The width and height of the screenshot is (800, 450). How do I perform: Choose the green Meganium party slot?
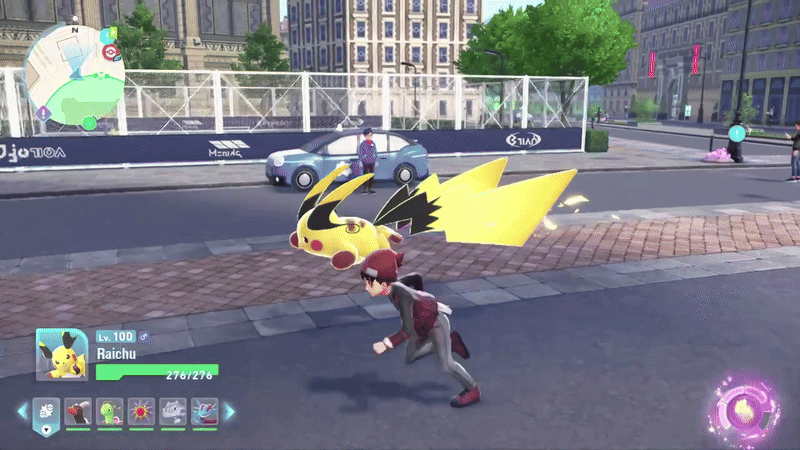click(x=110, y=411)
